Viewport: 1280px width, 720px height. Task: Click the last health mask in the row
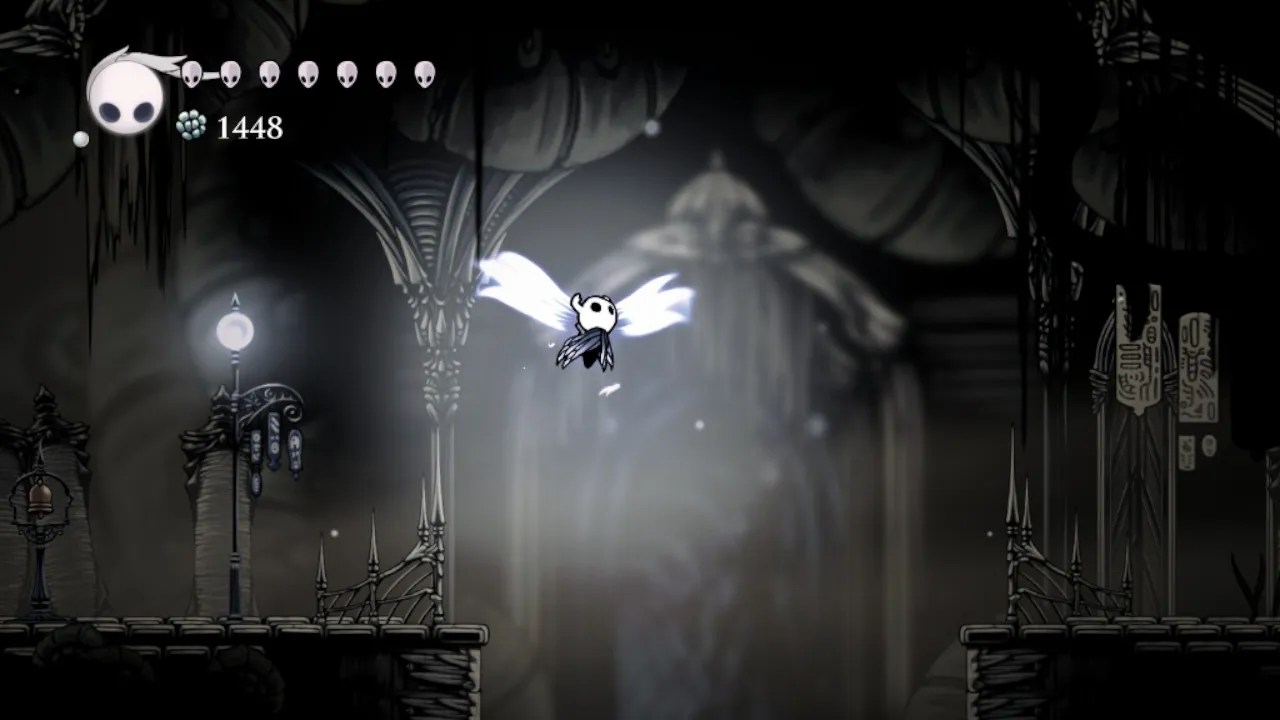(x=425, y=71)
